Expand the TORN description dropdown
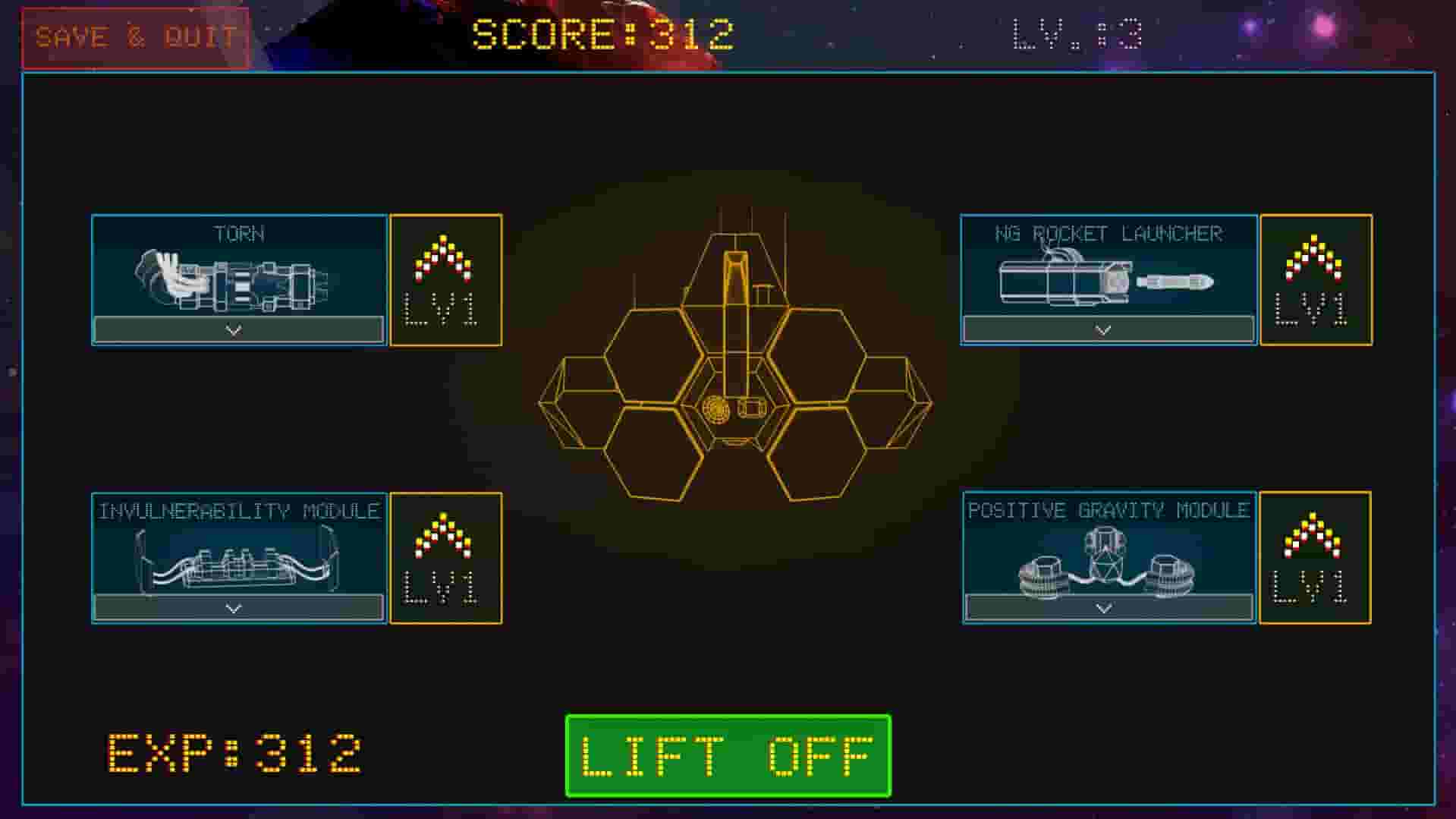 pyautogui.click(x=235, y=329)
